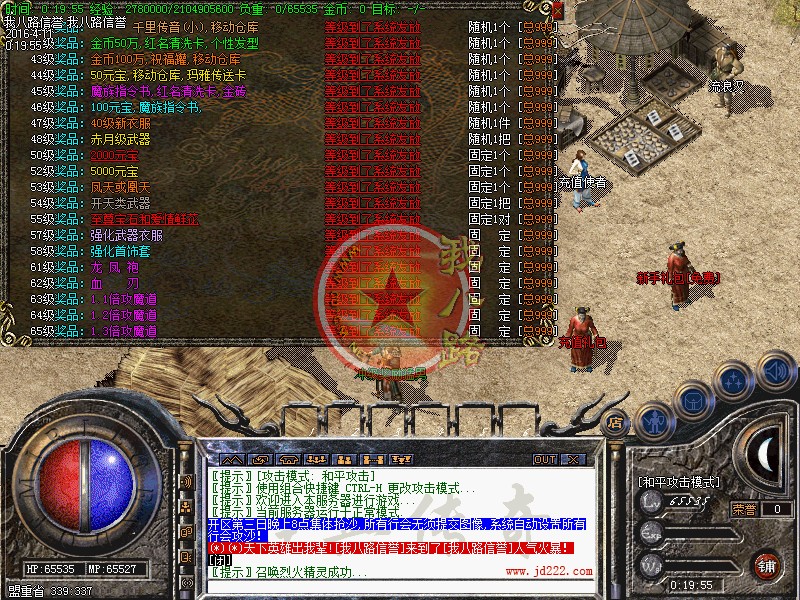Claim the 50级 2000元宝 reward link
This screenshot has width=800, height=600.
pos(114,156)
